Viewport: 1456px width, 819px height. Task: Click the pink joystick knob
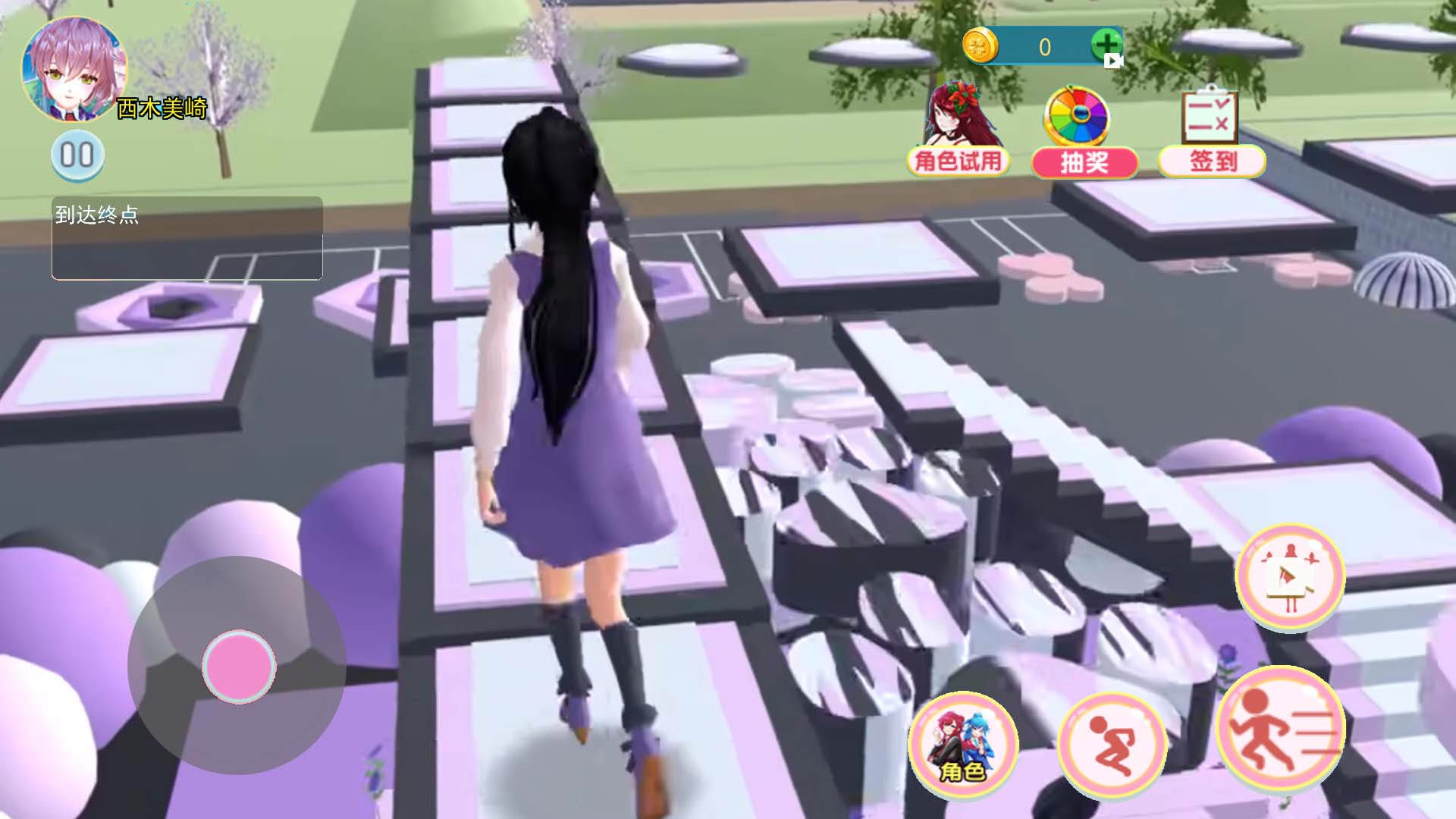(239, 667)
